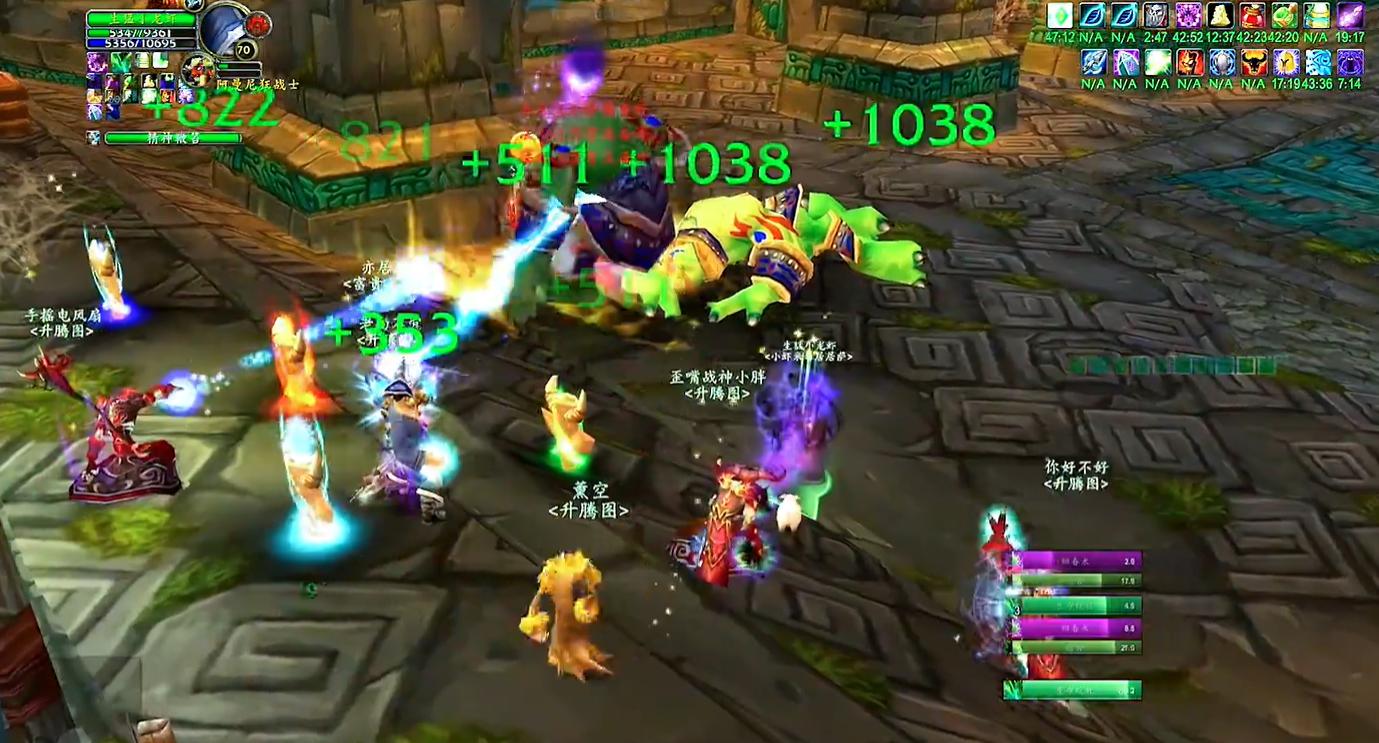Viewport: 1379px width, 743px height.
Task: Select the red potion icon timed 42:23
Action: pos(1252,15)
